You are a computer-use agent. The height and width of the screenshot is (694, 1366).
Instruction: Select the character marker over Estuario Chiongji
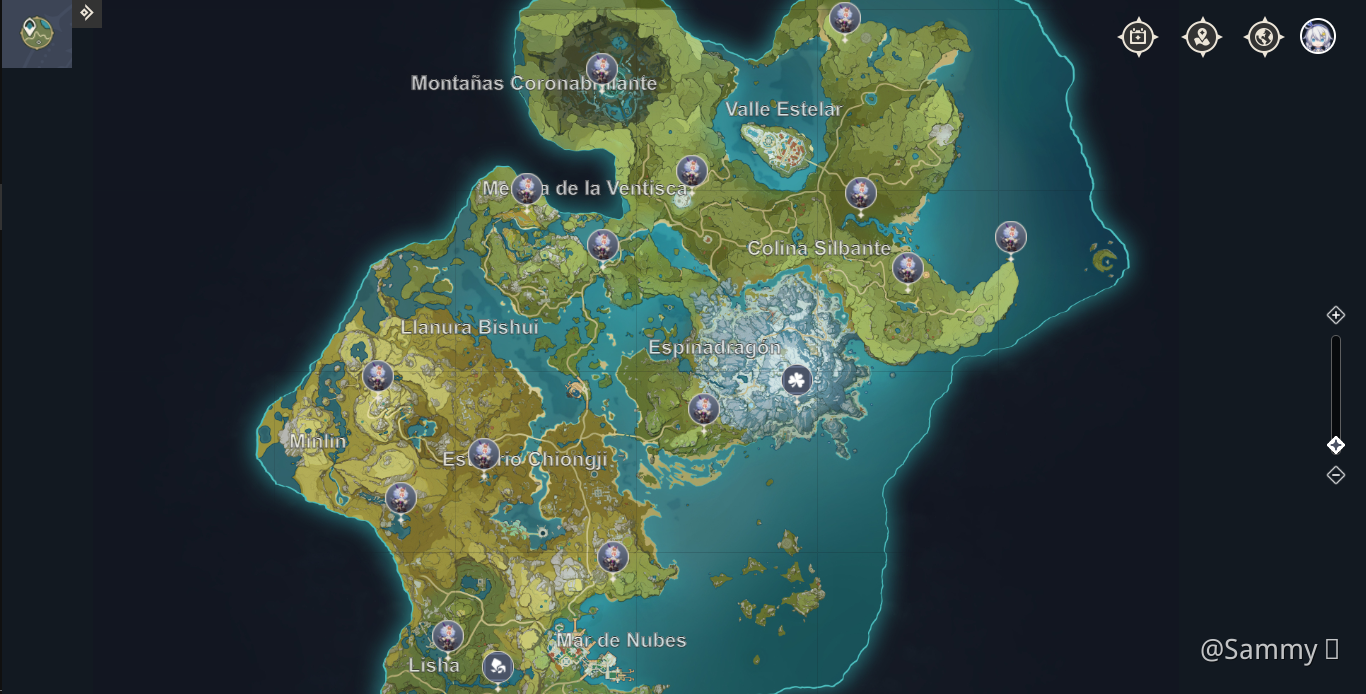(x=484, y=454)
